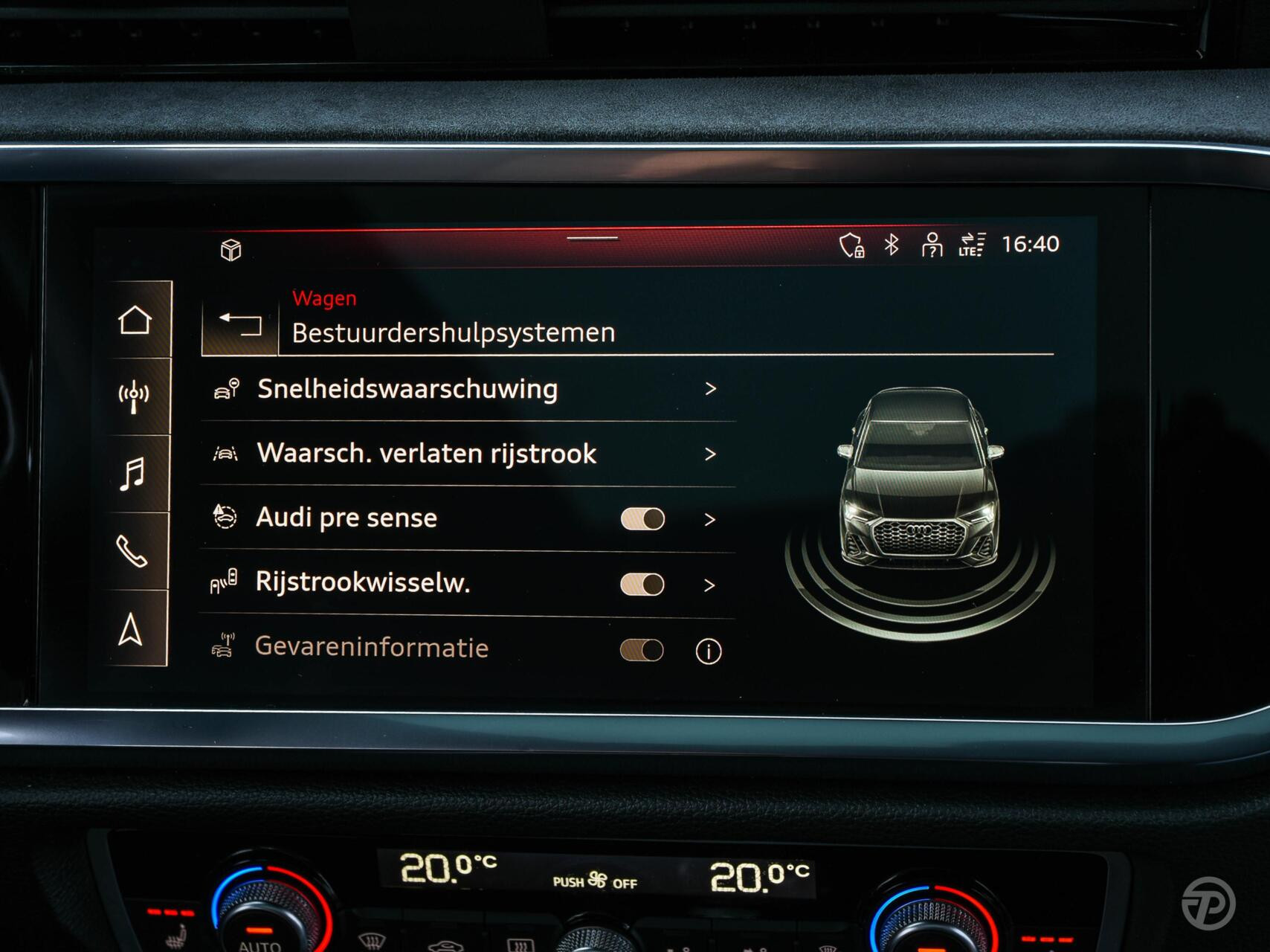Click the Bluetooth status icon

click(x=892, y=242)
